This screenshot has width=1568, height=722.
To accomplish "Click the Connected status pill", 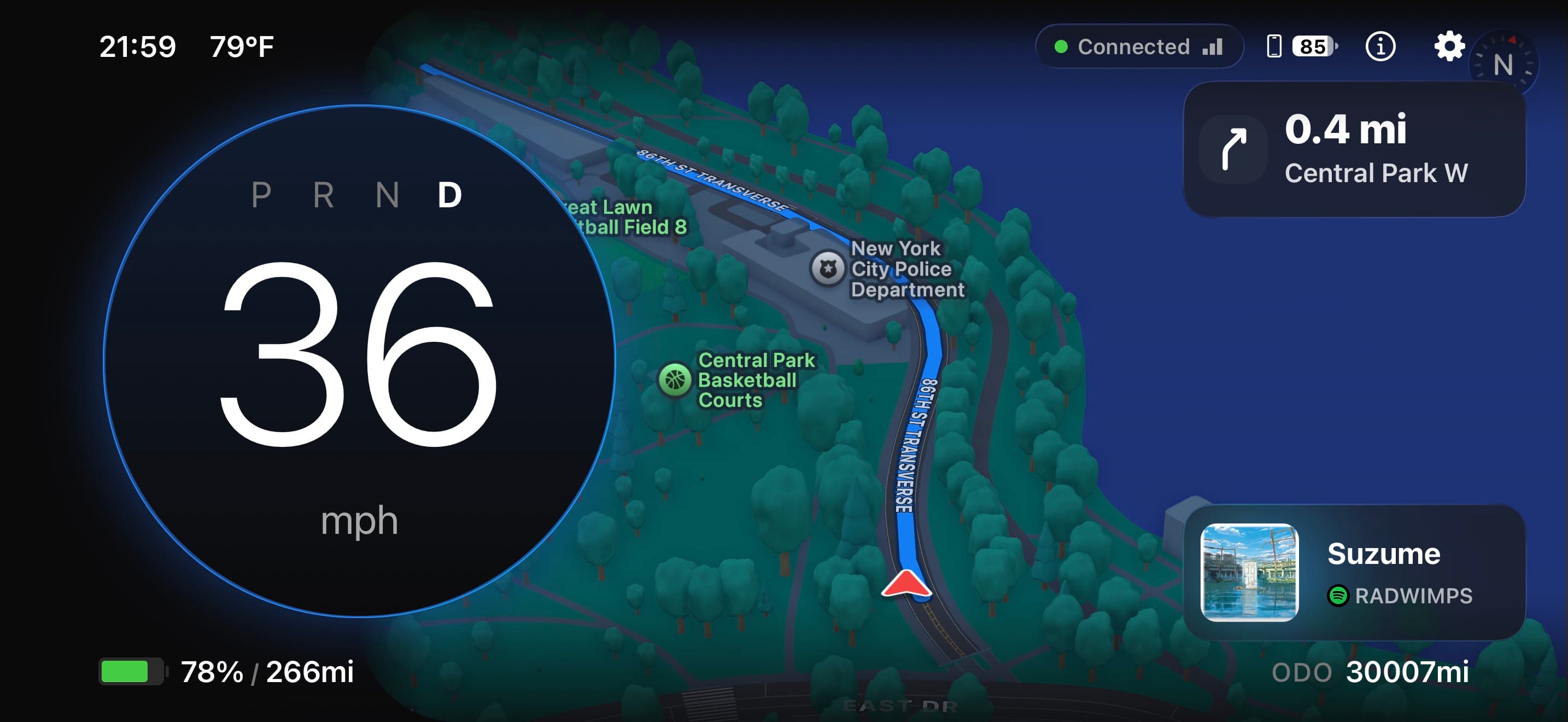I will tap(1139, 46).
